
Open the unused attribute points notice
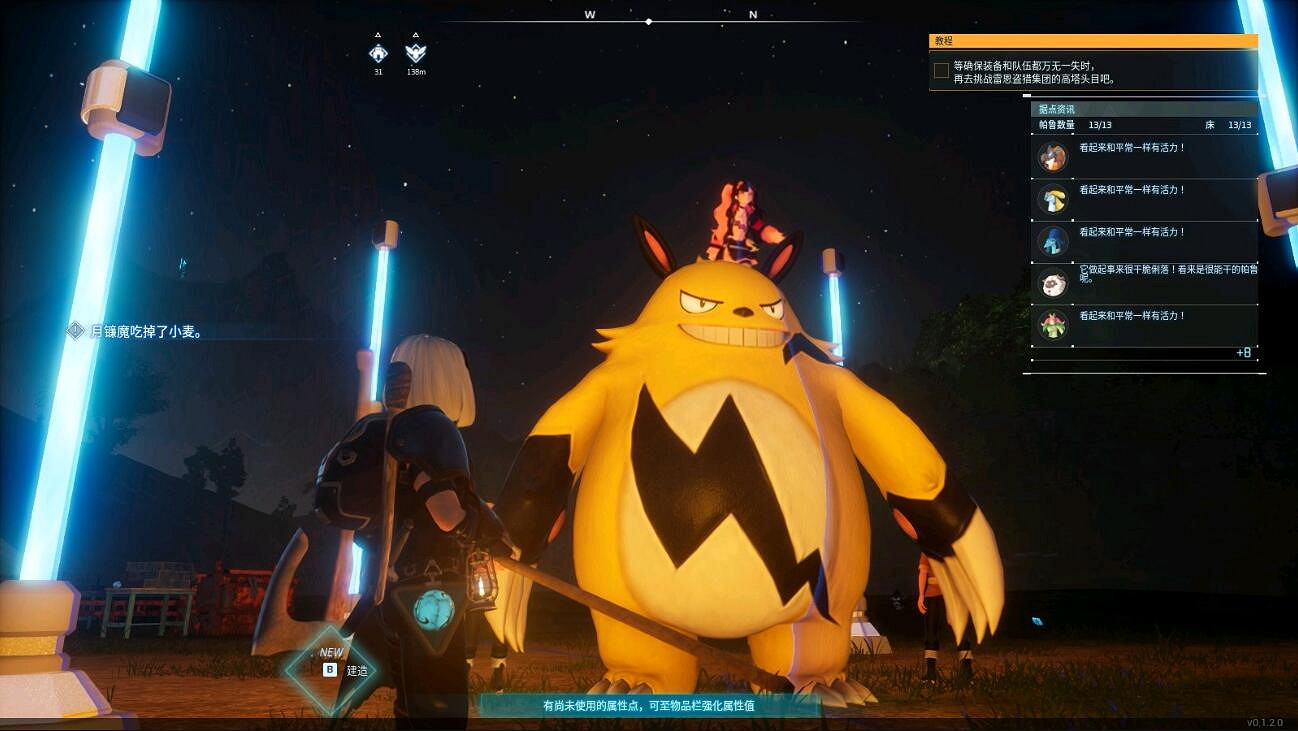pyautogui.click(x=648, y=705)
